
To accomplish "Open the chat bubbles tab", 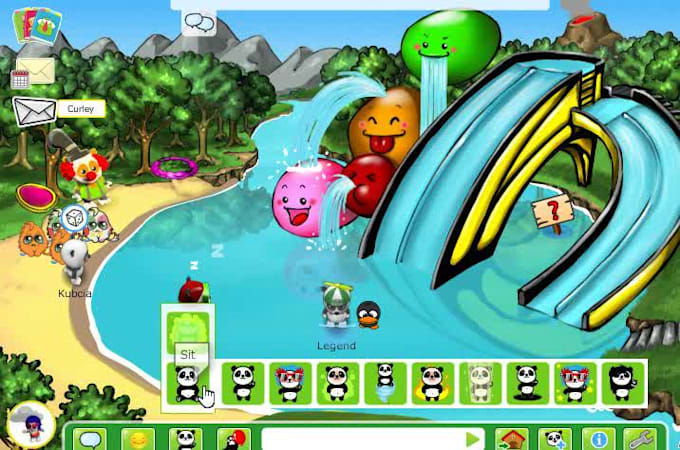I will (x=200, y=22).
